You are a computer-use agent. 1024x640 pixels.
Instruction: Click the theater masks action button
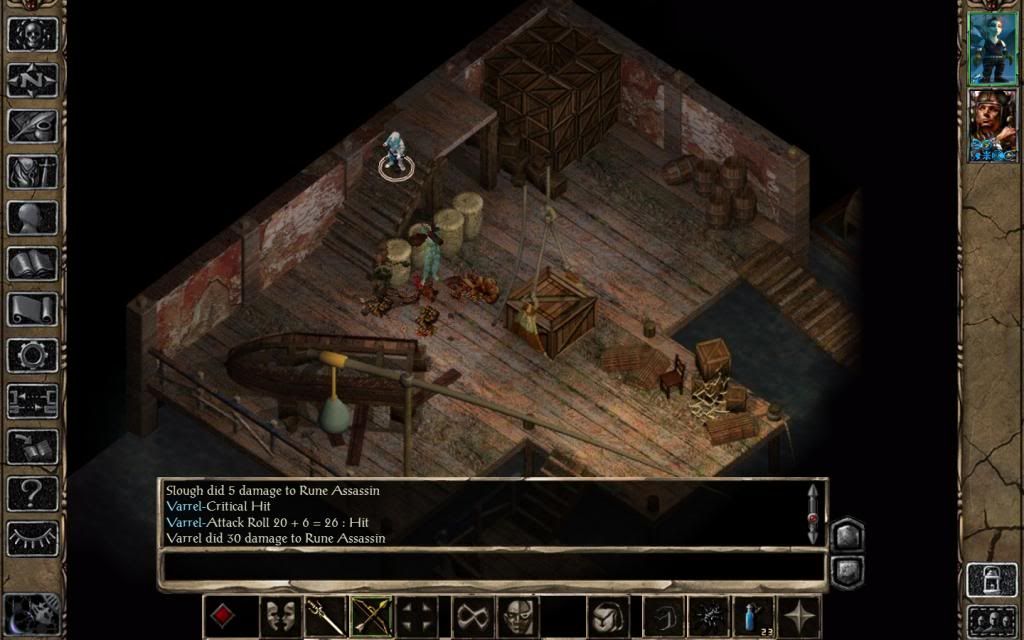pyautogui.click(x=281, y=615)
